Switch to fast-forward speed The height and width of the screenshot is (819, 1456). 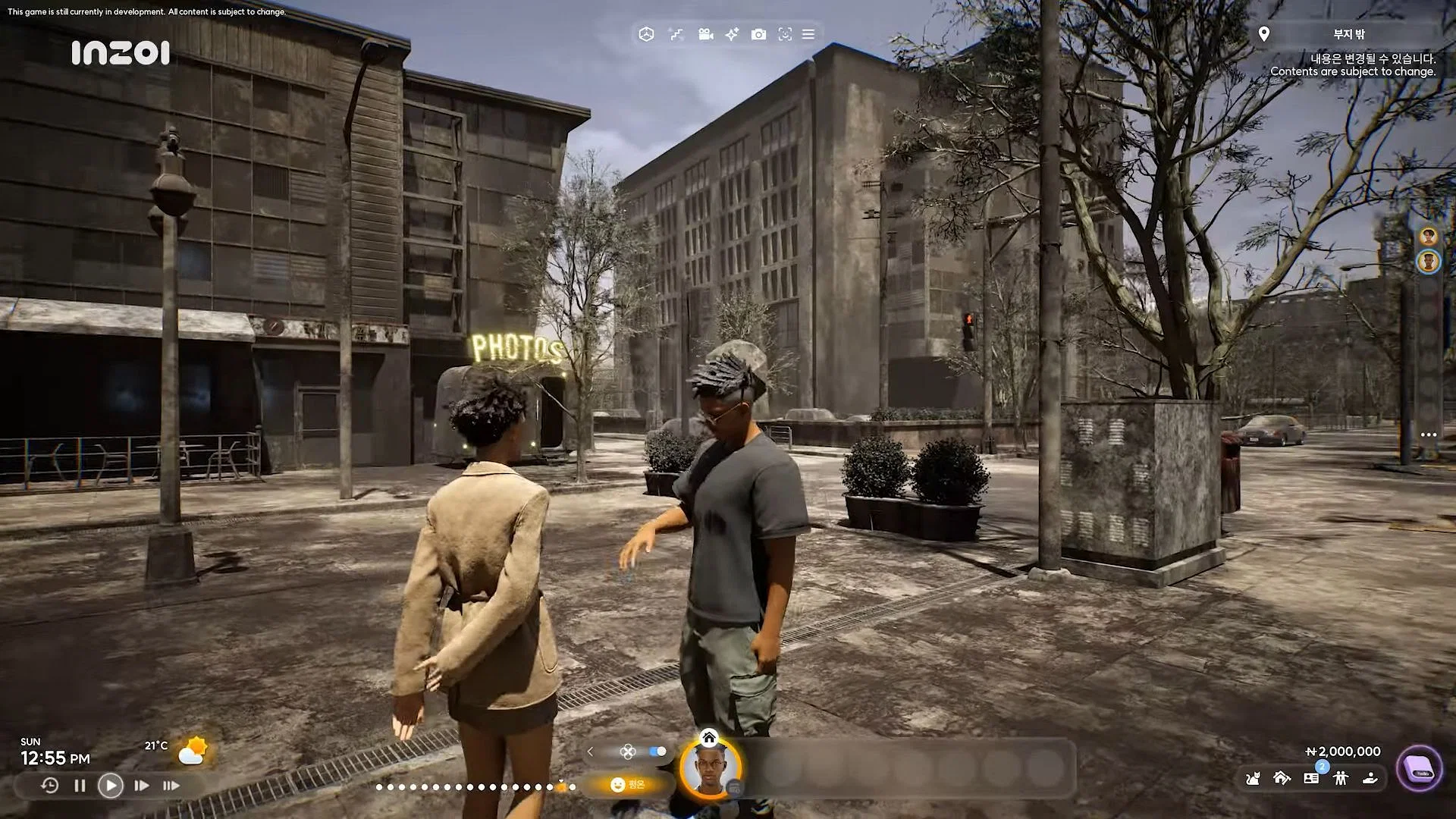coord(141,786)
